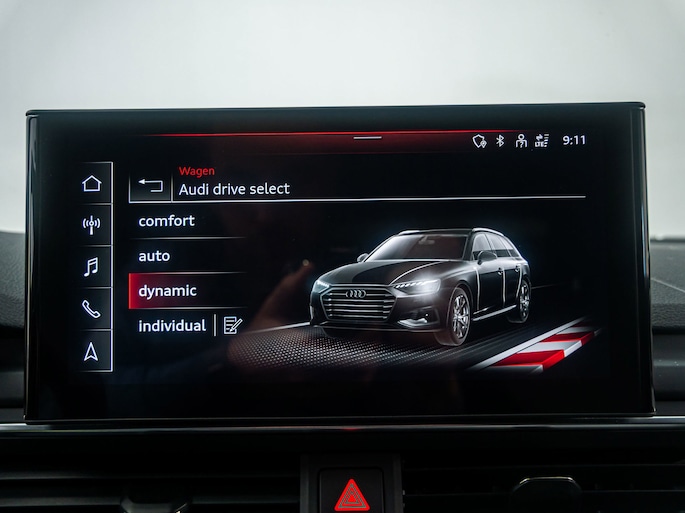Open the phone handset icon

pyautogui.click(x=92, y=309)
